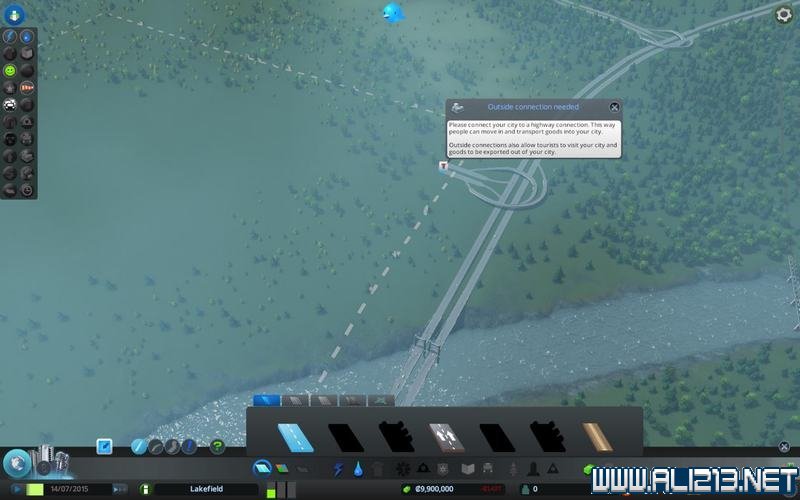800x500 pixels.
Task: Toggle the pause/play simulation button
Action: (15, 489)
